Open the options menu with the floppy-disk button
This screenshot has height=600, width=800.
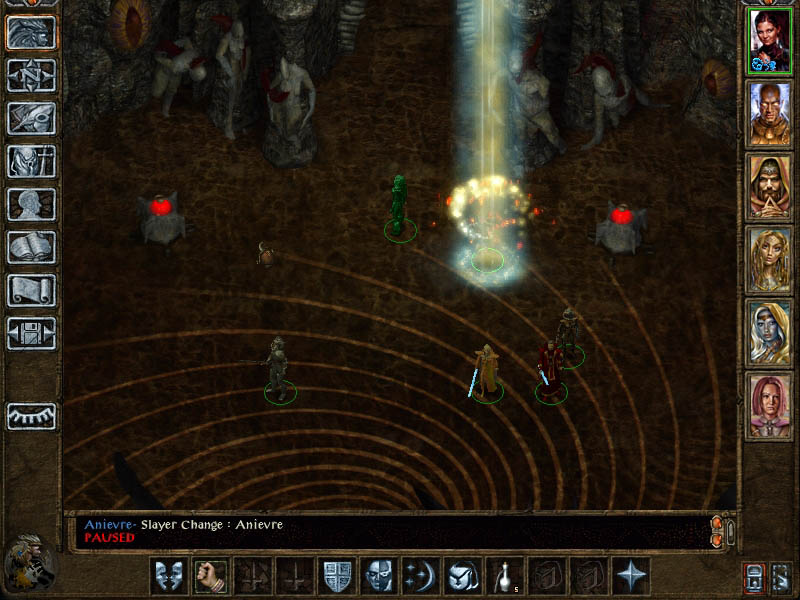pyautogui.click(x=31, y=333)
